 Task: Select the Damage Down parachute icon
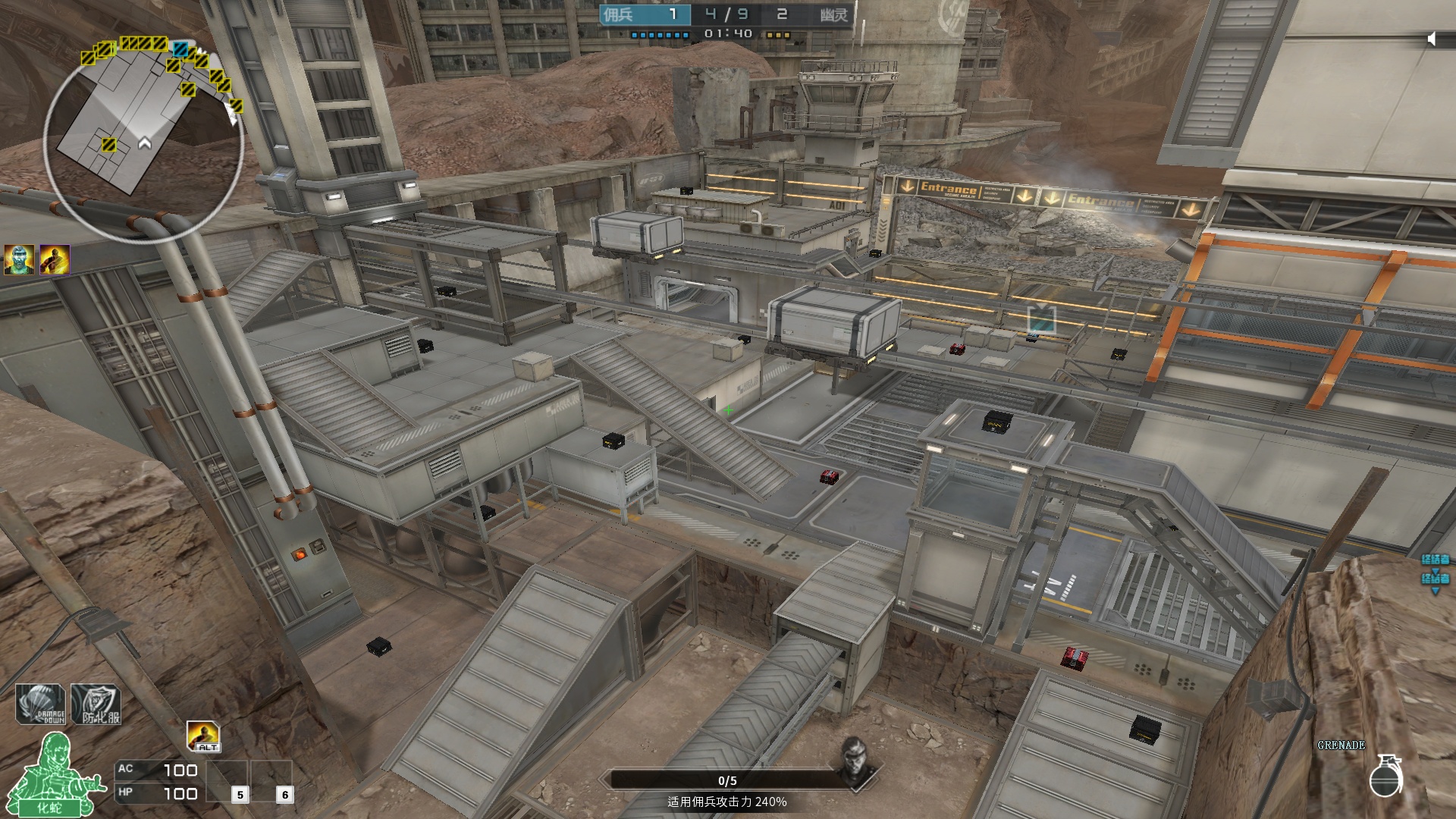tap(41, 704)
